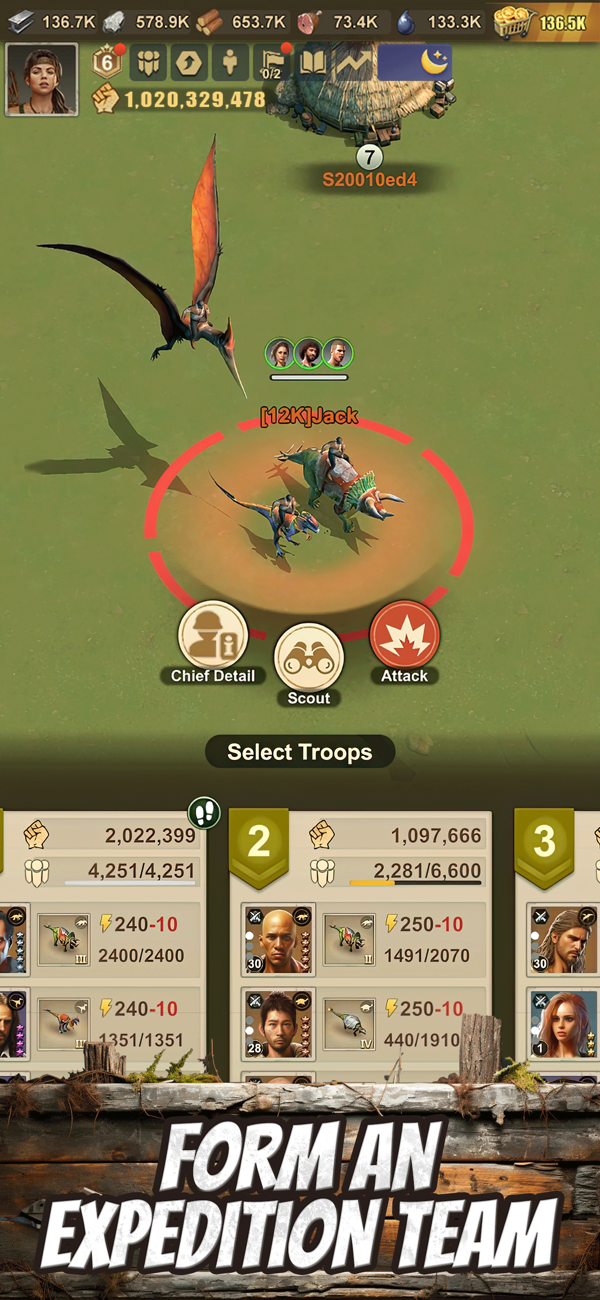The height and width of the screenshot is (1300, 600).
Task: Select the red-haired woman hero portrait
Action: (564, 1024)
